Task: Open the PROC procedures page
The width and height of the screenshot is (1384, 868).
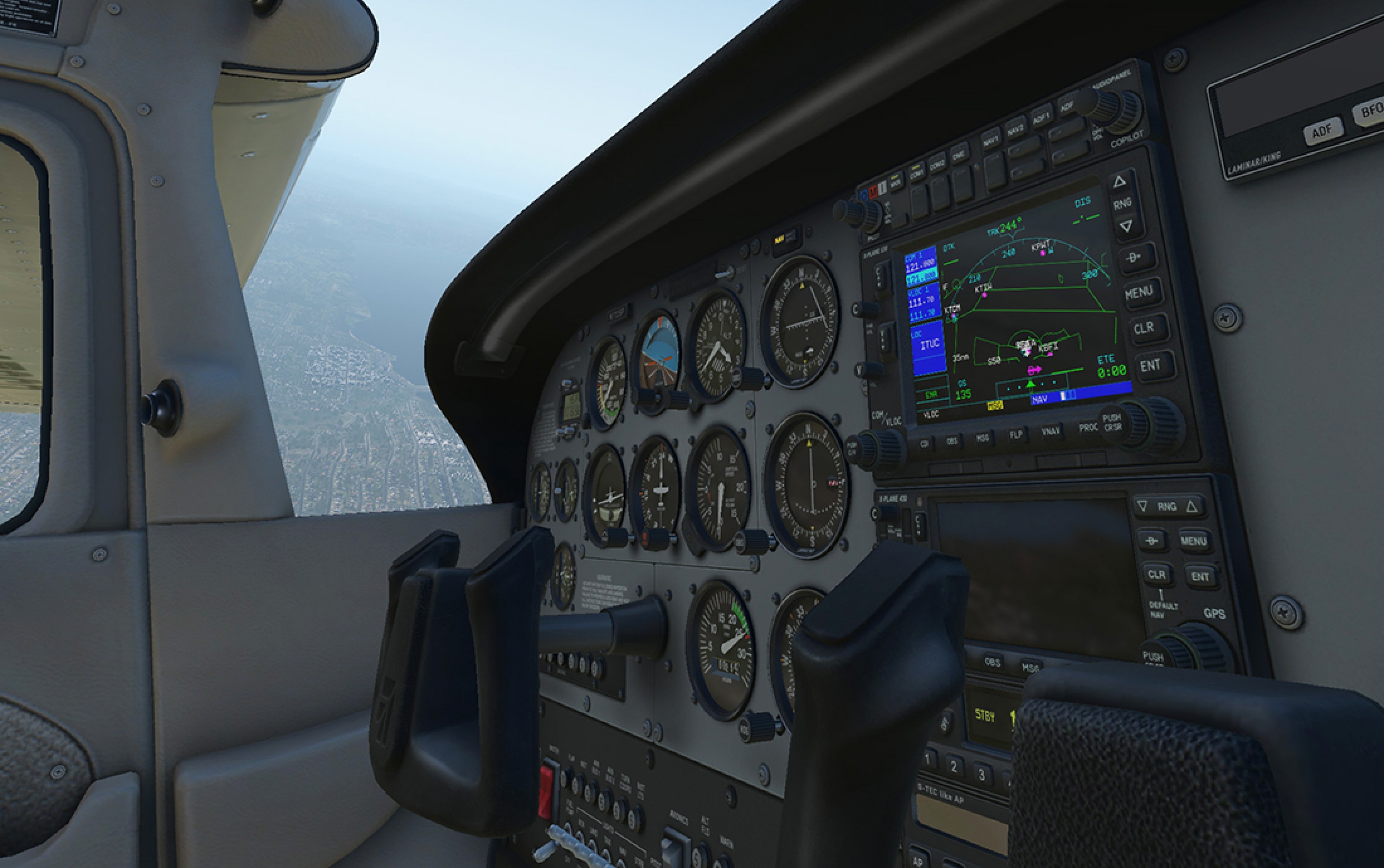Action: point(1087,428)
